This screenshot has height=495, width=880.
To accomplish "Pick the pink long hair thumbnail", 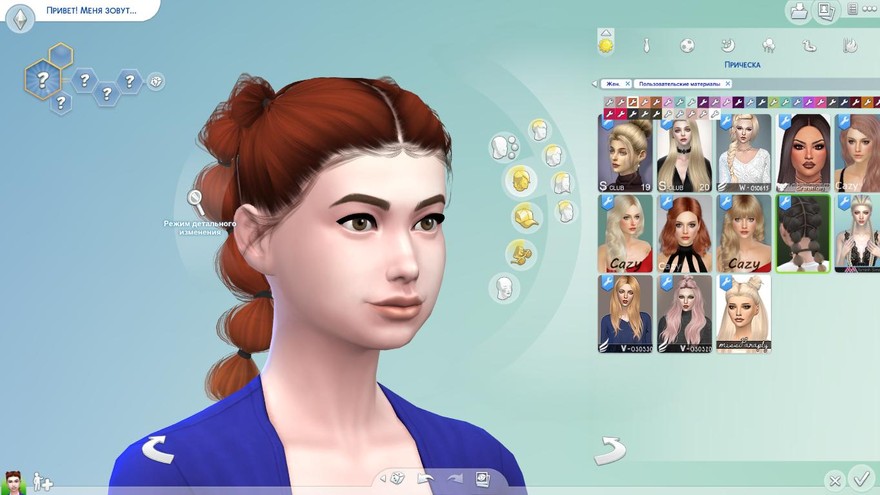I will click(x=684, y=313).
